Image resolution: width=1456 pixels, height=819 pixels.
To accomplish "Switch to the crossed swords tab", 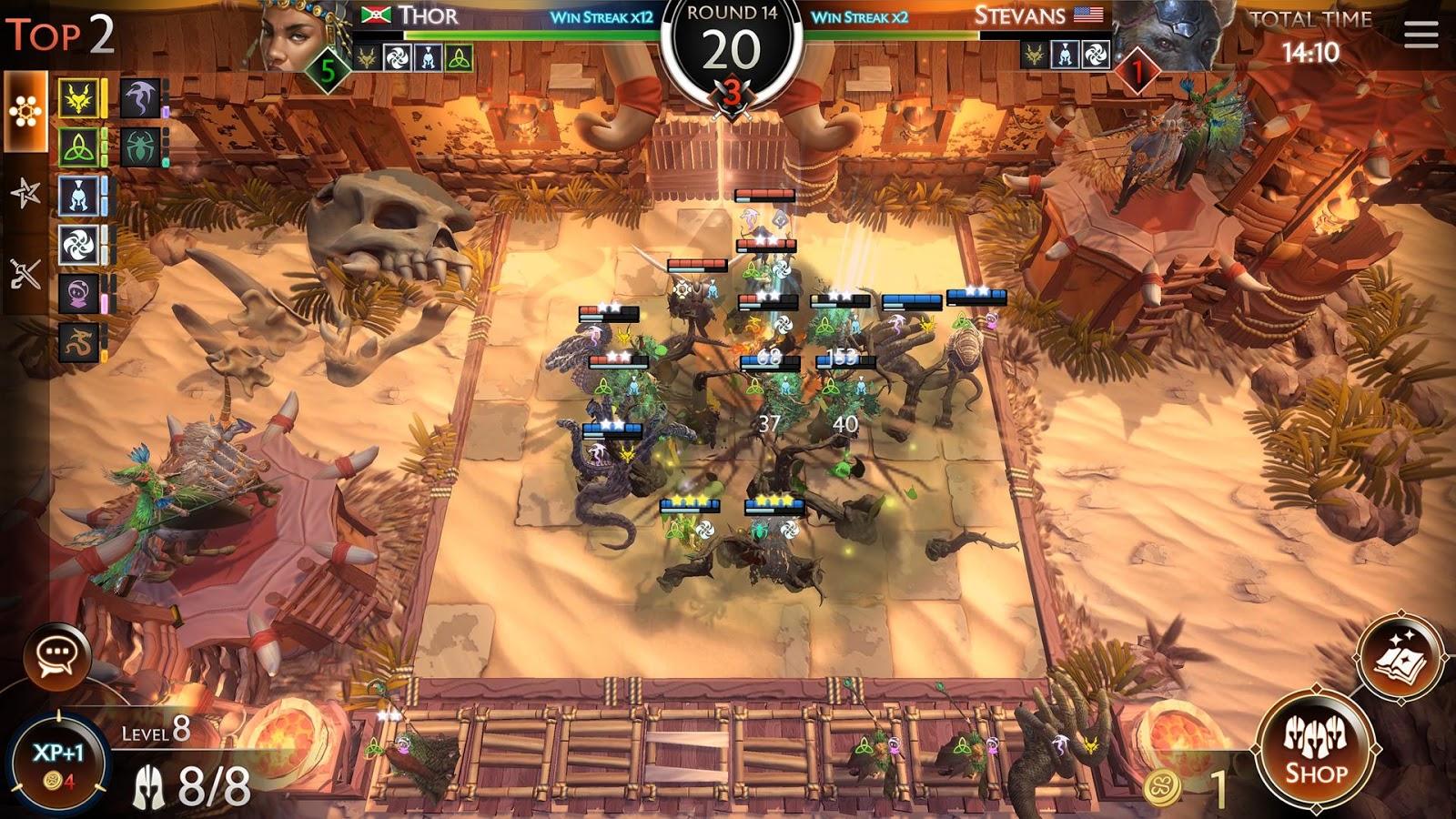I will point(25,272).
